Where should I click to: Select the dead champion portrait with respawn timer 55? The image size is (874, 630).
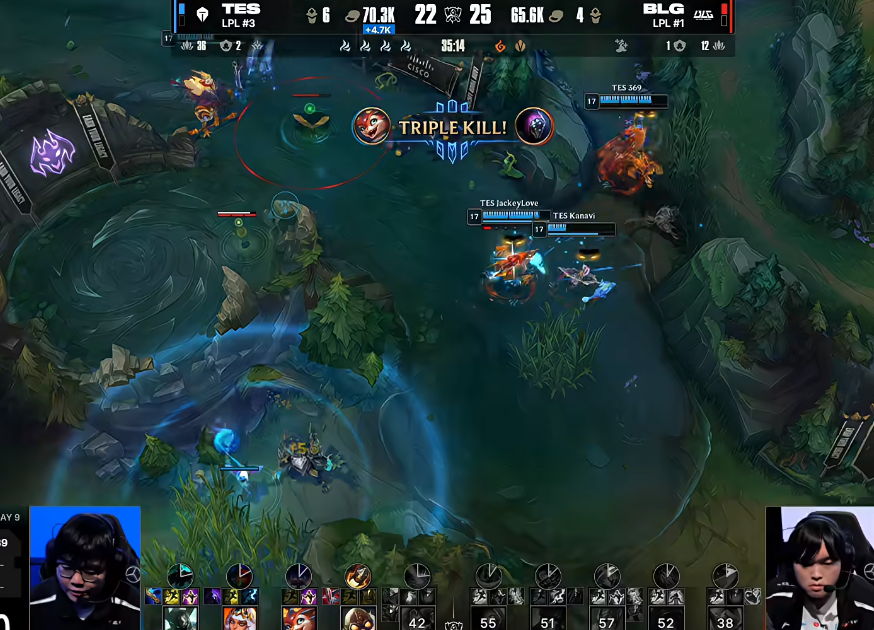coord(488,619)
